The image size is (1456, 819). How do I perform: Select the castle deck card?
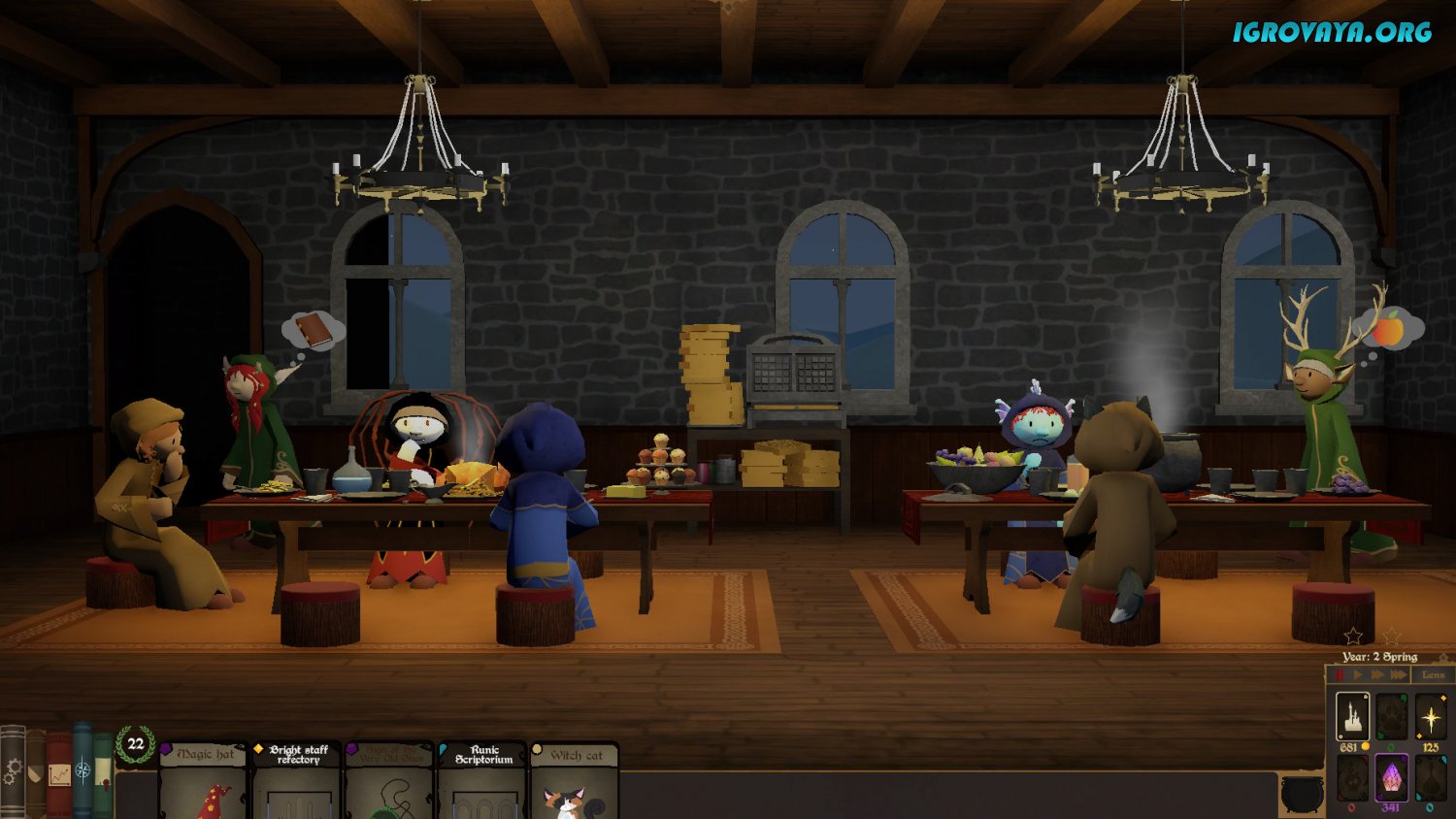pyautogui.click(x=1352, y=716)
